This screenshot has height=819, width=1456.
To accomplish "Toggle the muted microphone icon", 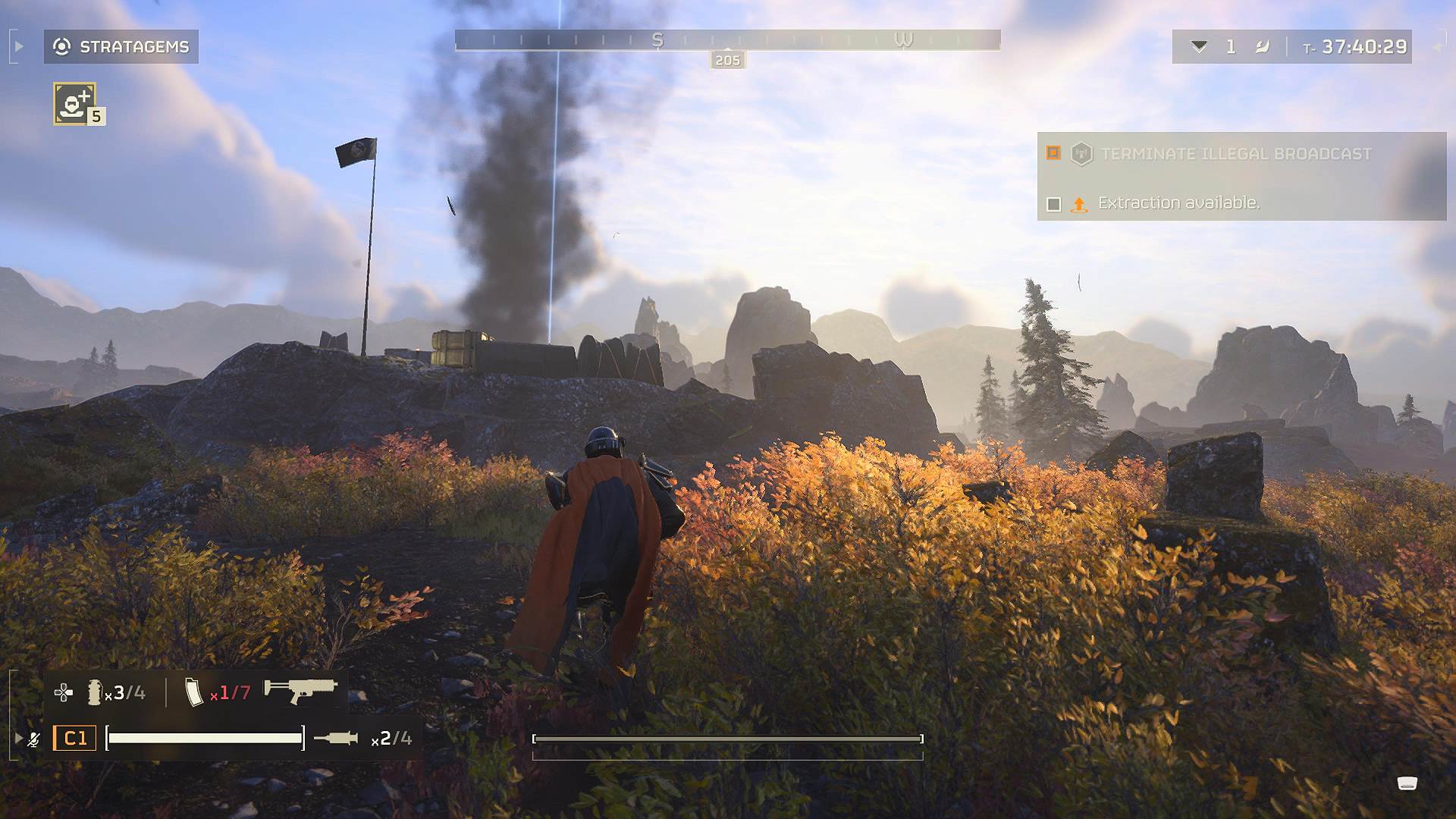I will tap(34, 739).
